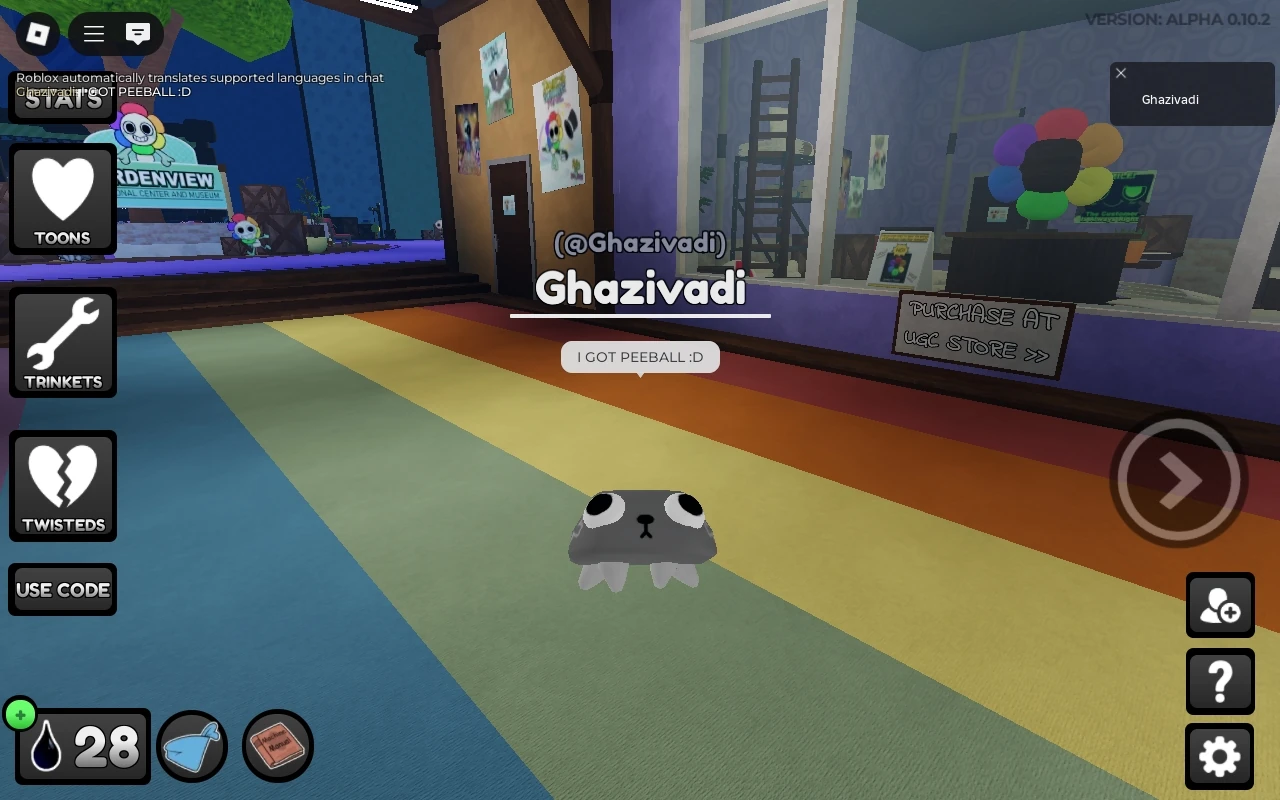Click the ink droplet counter showing 28
1280x800 pixels.
(82, 746)
